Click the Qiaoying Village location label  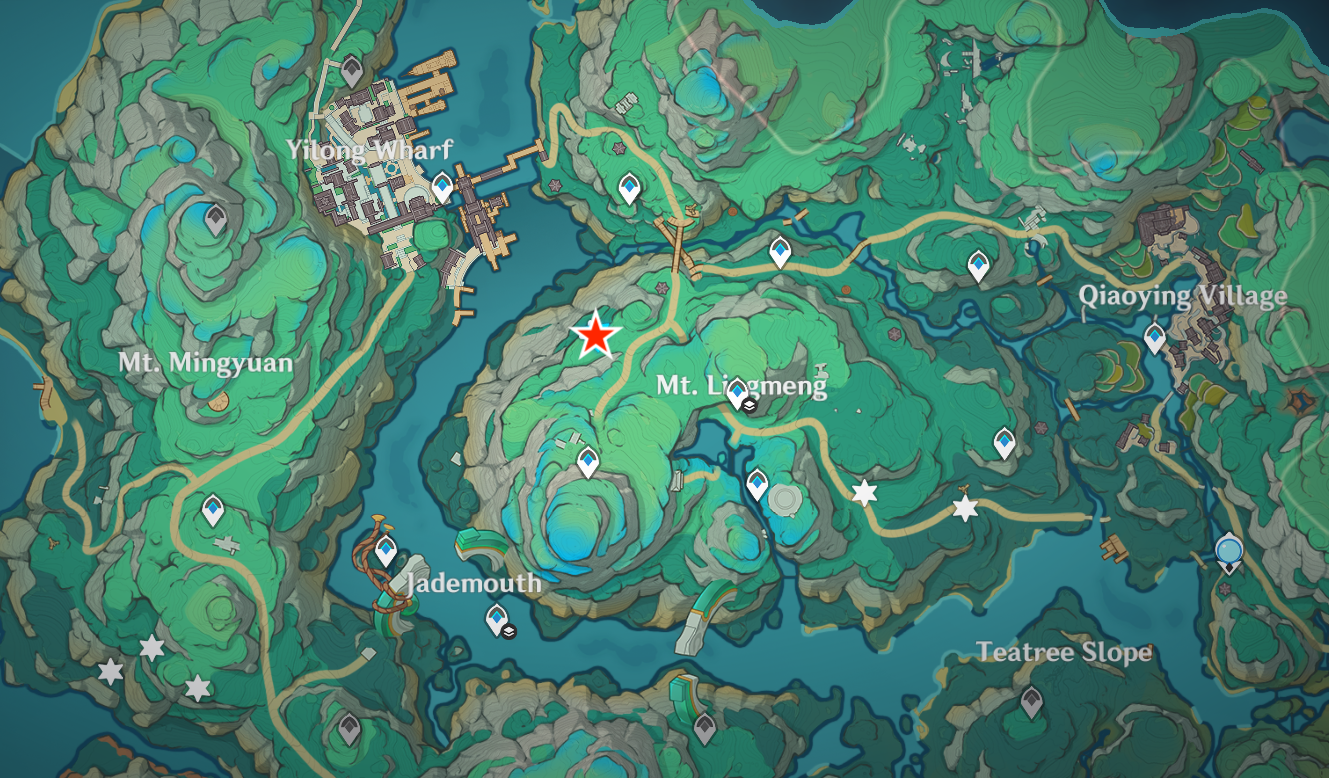click(x=1185, y=296)
